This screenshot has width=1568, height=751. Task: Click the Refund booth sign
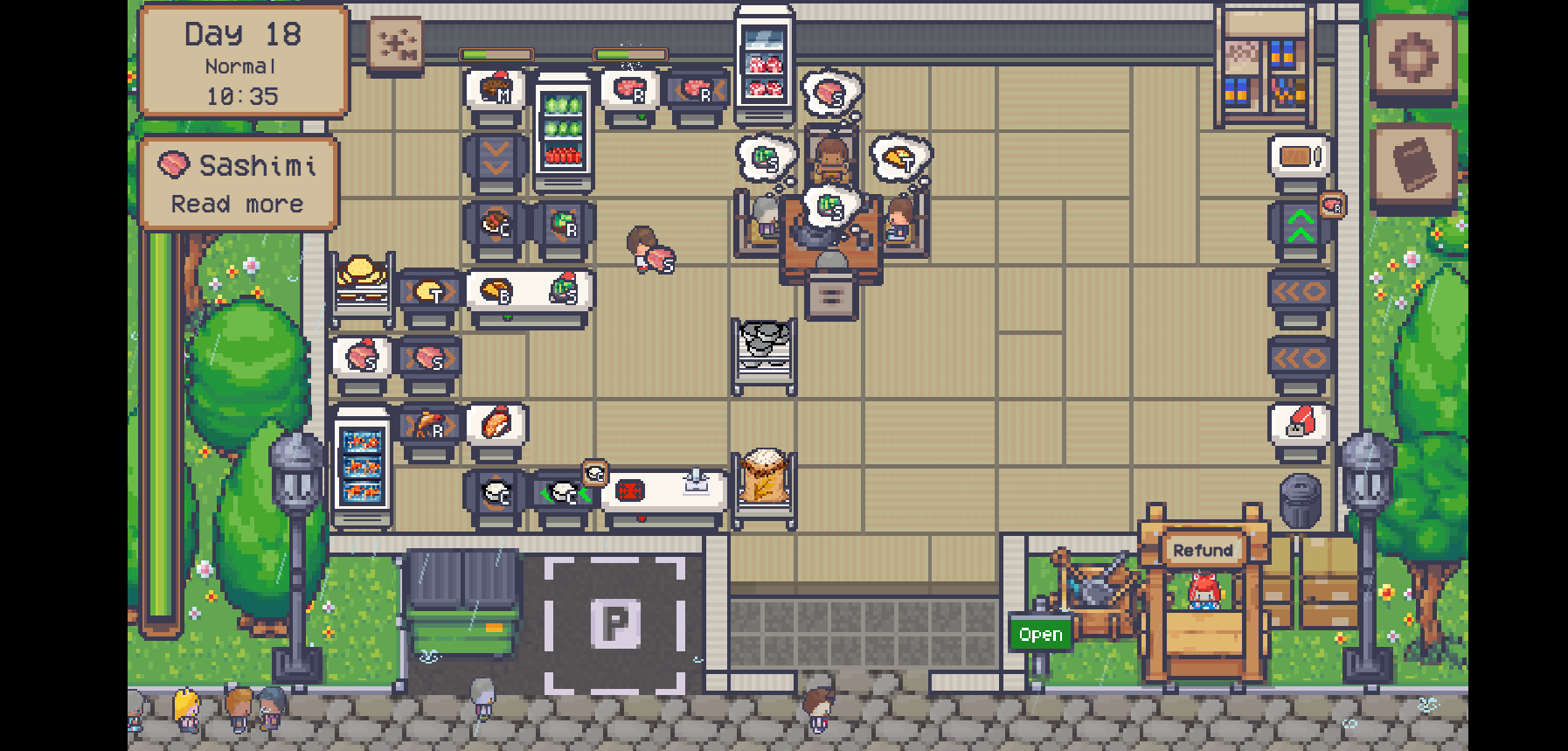pyautogui.click(x=1204, y=550)
